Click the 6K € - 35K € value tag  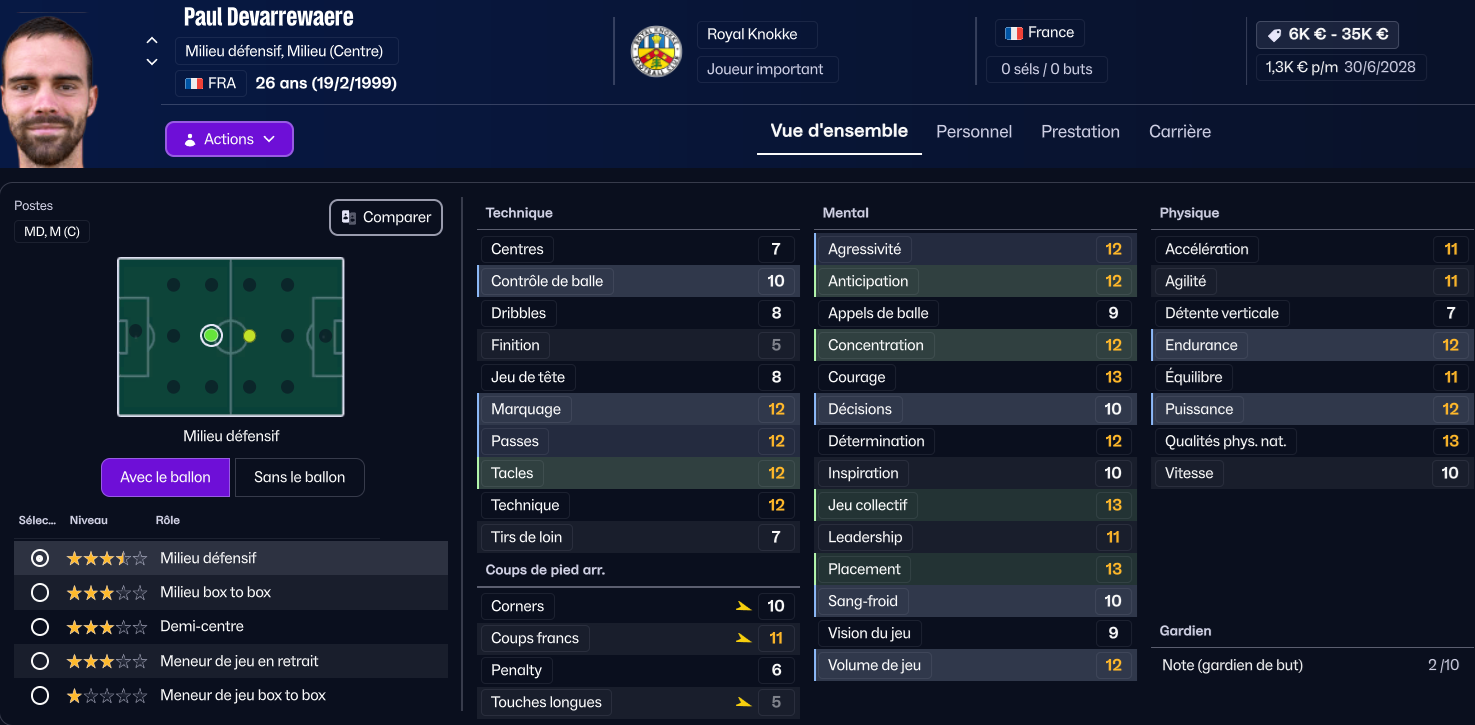click(x=1327, y=34)
